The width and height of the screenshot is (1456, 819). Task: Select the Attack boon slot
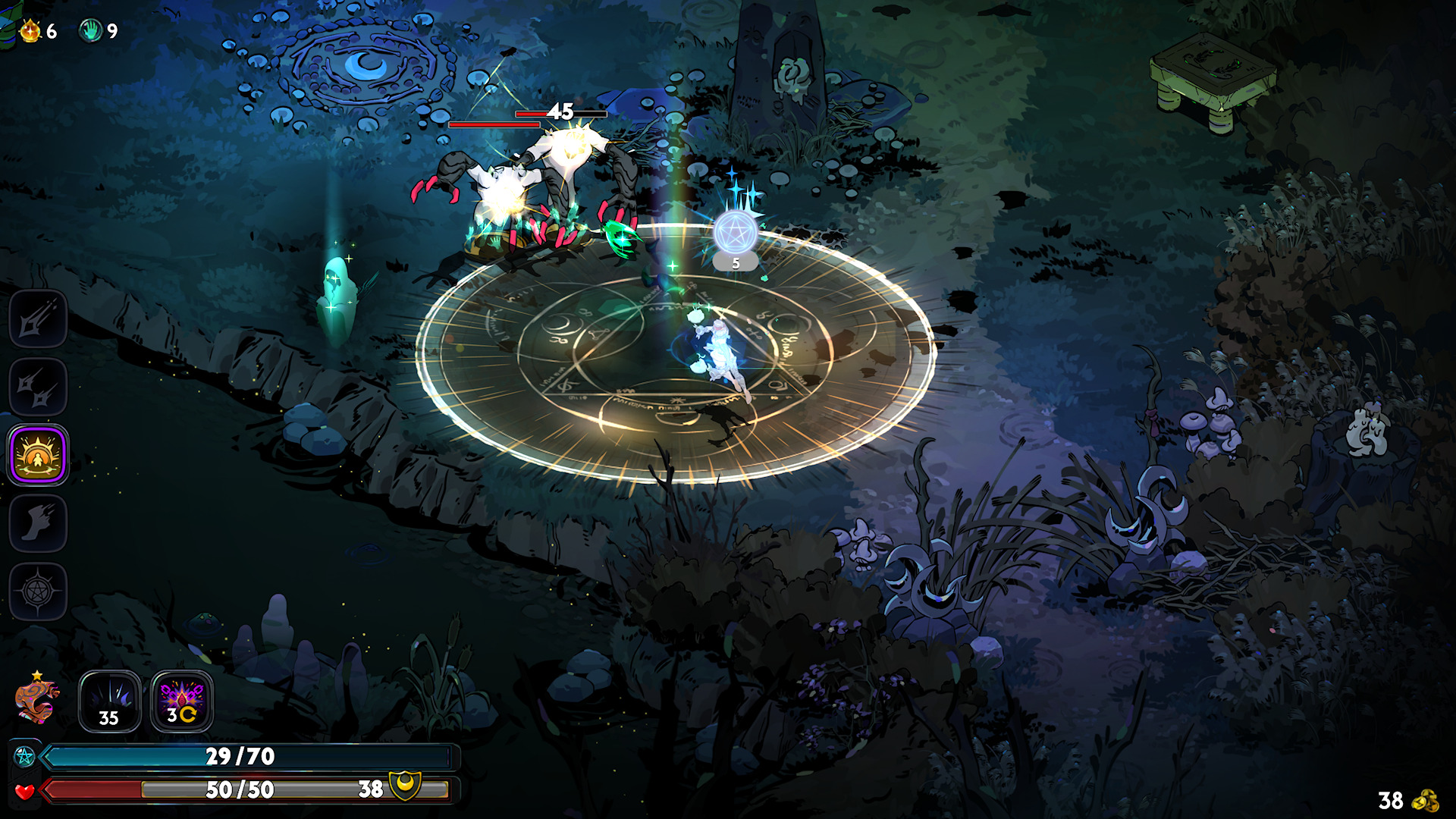(x=38, y=318)
